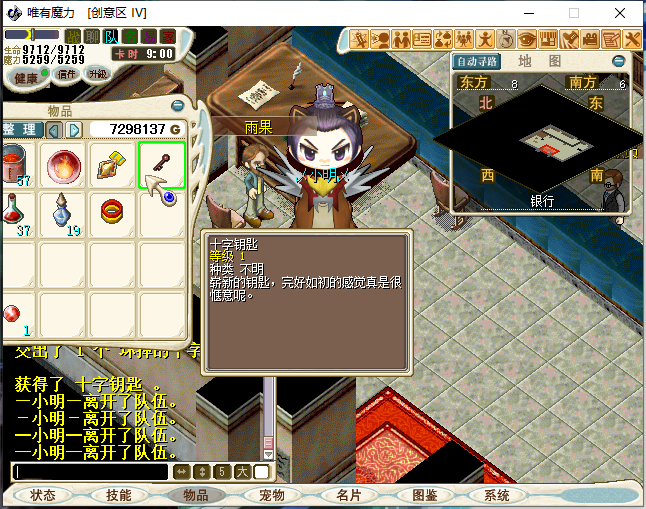646x509 pixels.
Task: Open the 信件 mail button
Action: [x=66, y=74]
